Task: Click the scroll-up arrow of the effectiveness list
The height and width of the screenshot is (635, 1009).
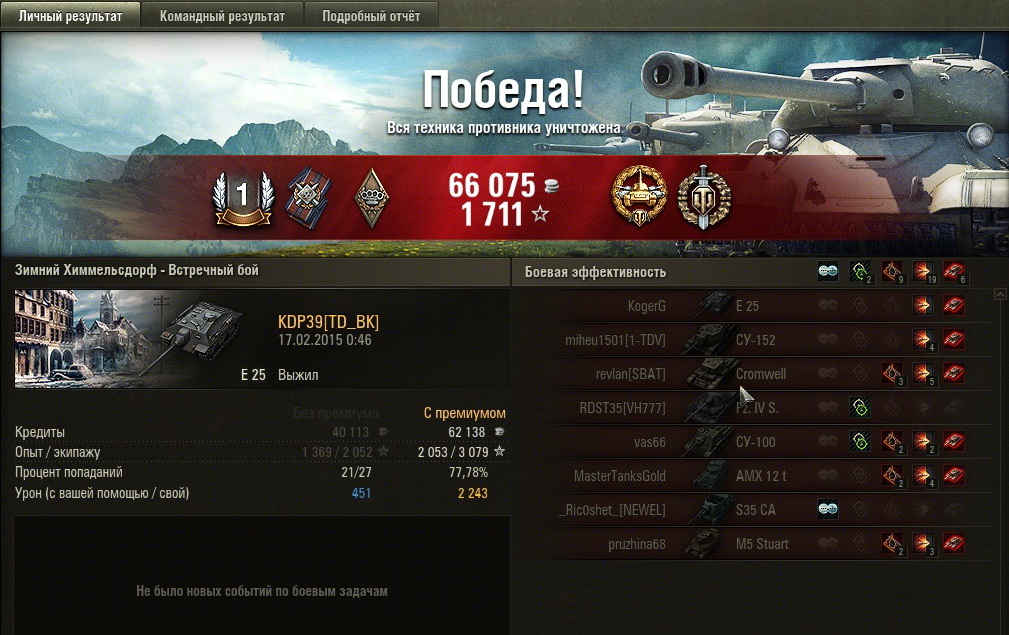Action: pos(998,296)
